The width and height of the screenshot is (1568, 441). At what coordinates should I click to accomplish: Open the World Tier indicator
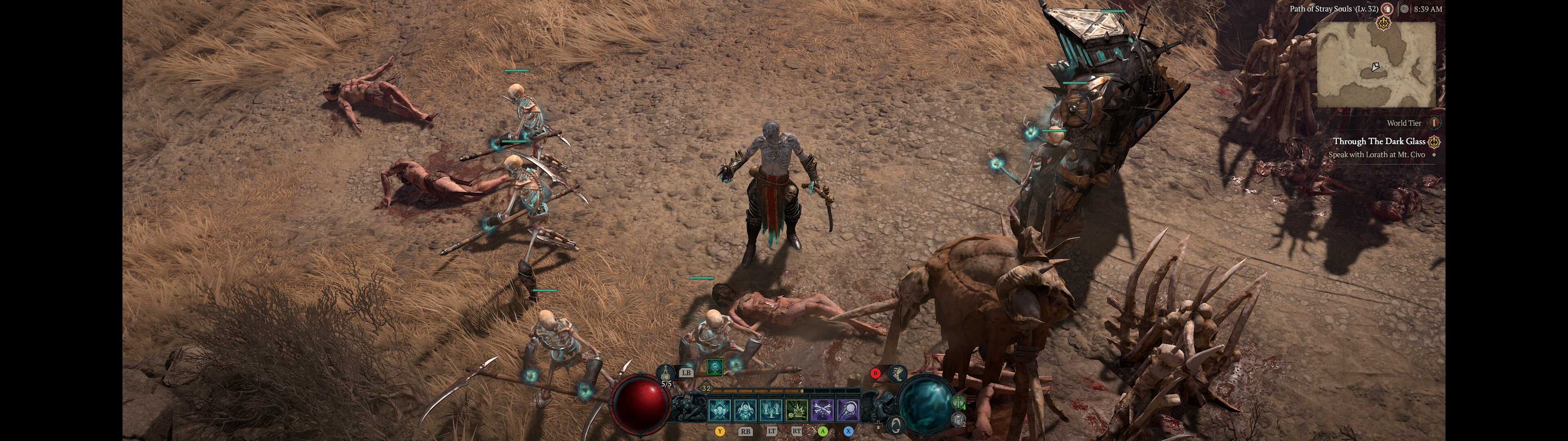click(x=1434, y=123)
